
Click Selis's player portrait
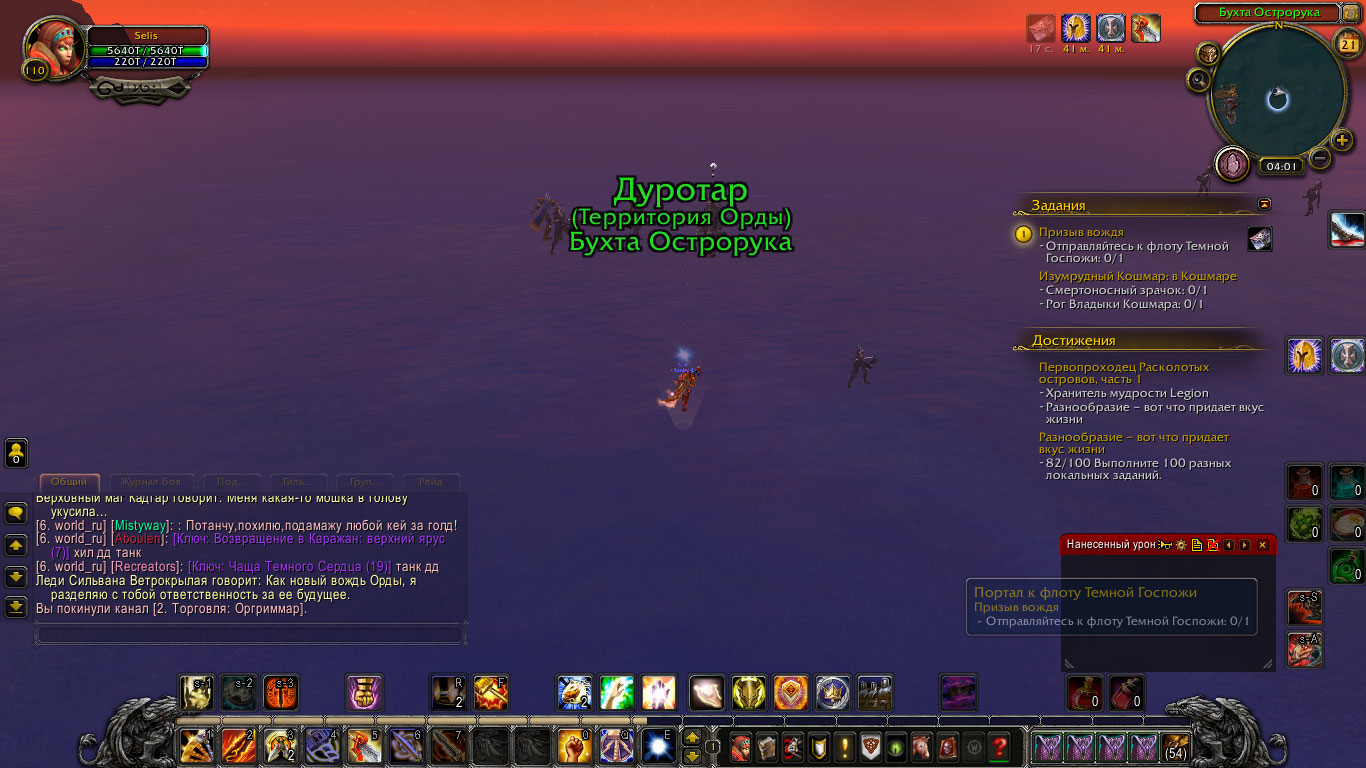[x=53, y=46]
